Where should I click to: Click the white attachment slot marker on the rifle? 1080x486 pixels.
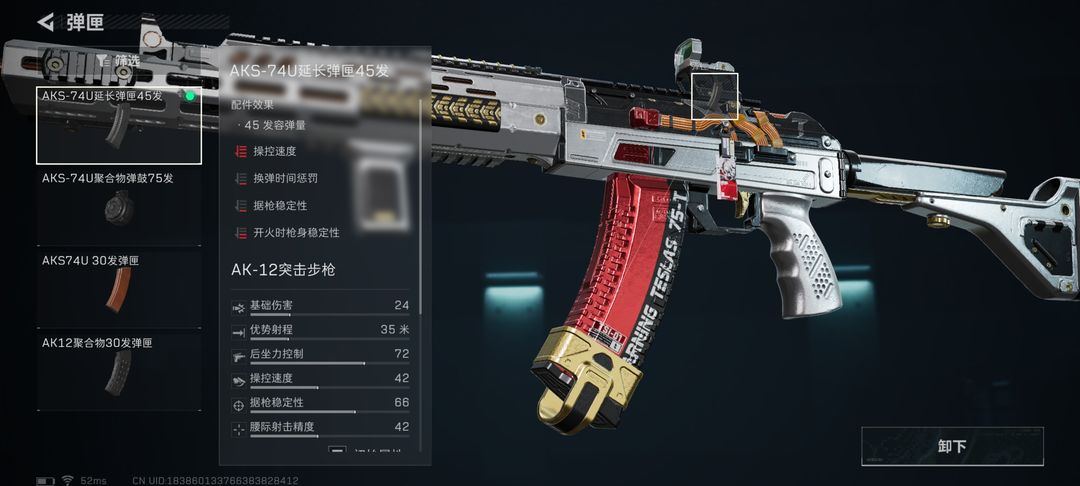[x=715, y=96]
